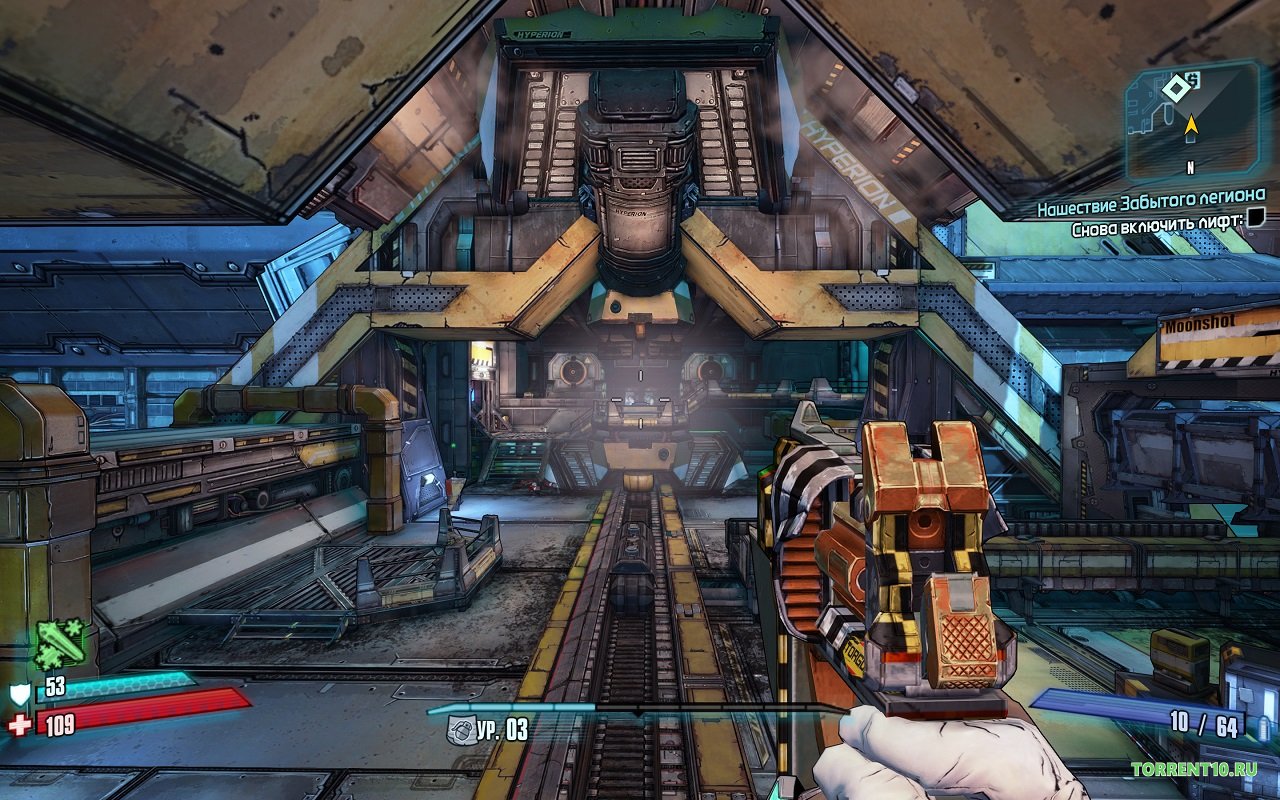Open the minimap in the corner
Viewport: 1280px width, 800px height.
1192,120
